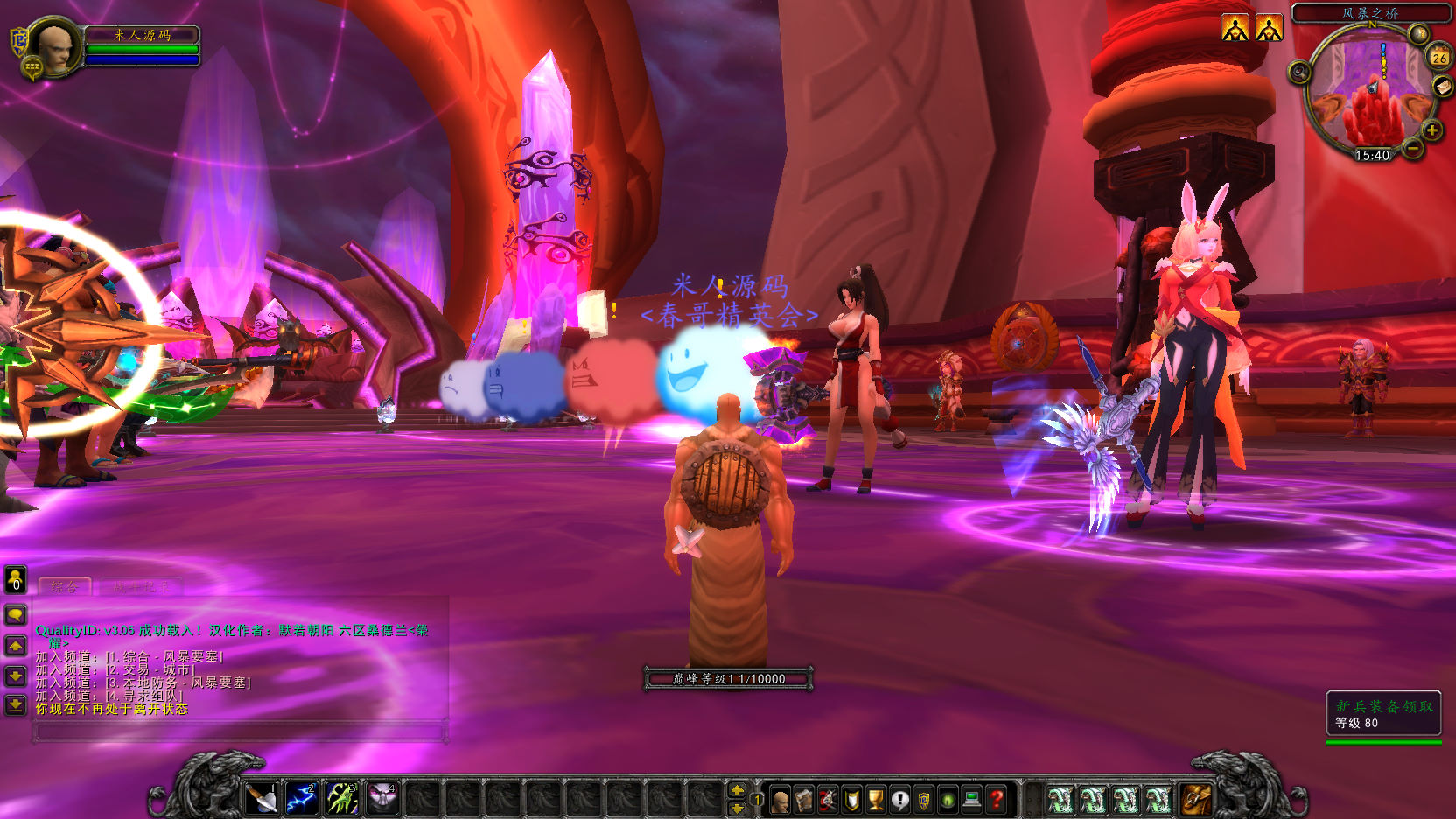
Task: Page the action bar up with arrow
Action: pos(738,789)
